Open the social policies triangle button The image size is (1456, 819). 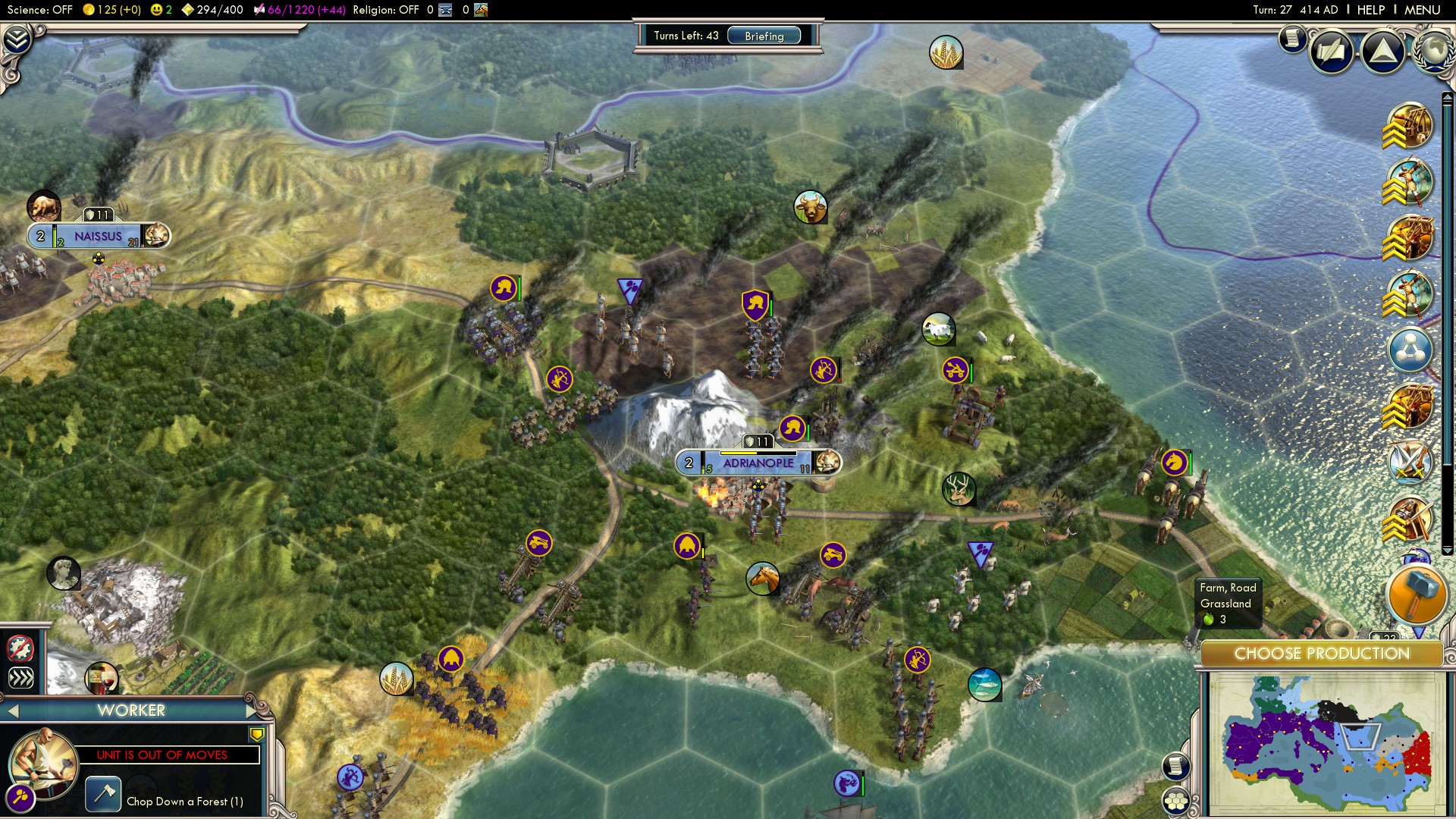pos(1382,52)
